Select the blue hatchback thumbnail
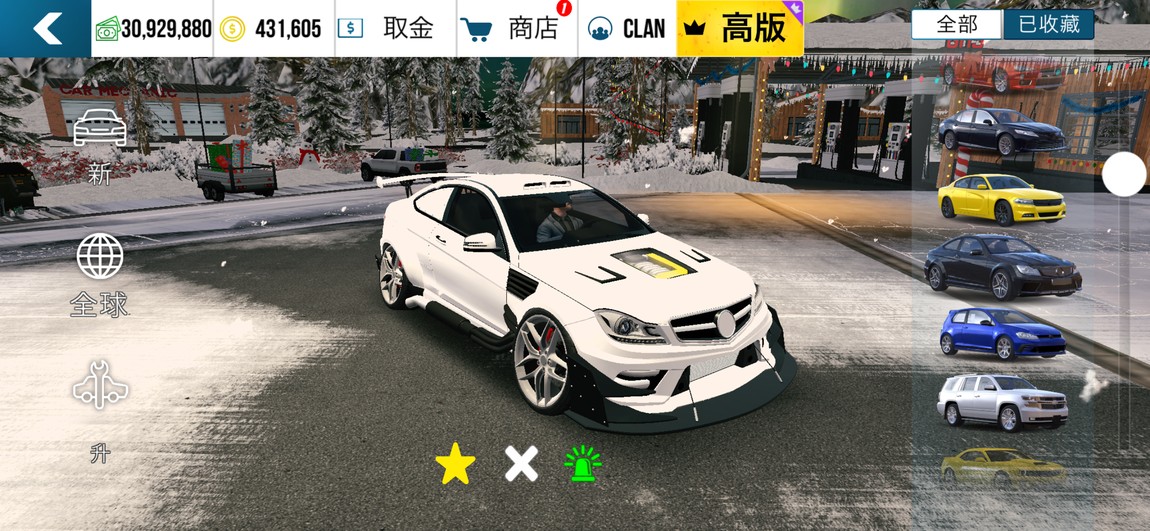 (1002, 333)
